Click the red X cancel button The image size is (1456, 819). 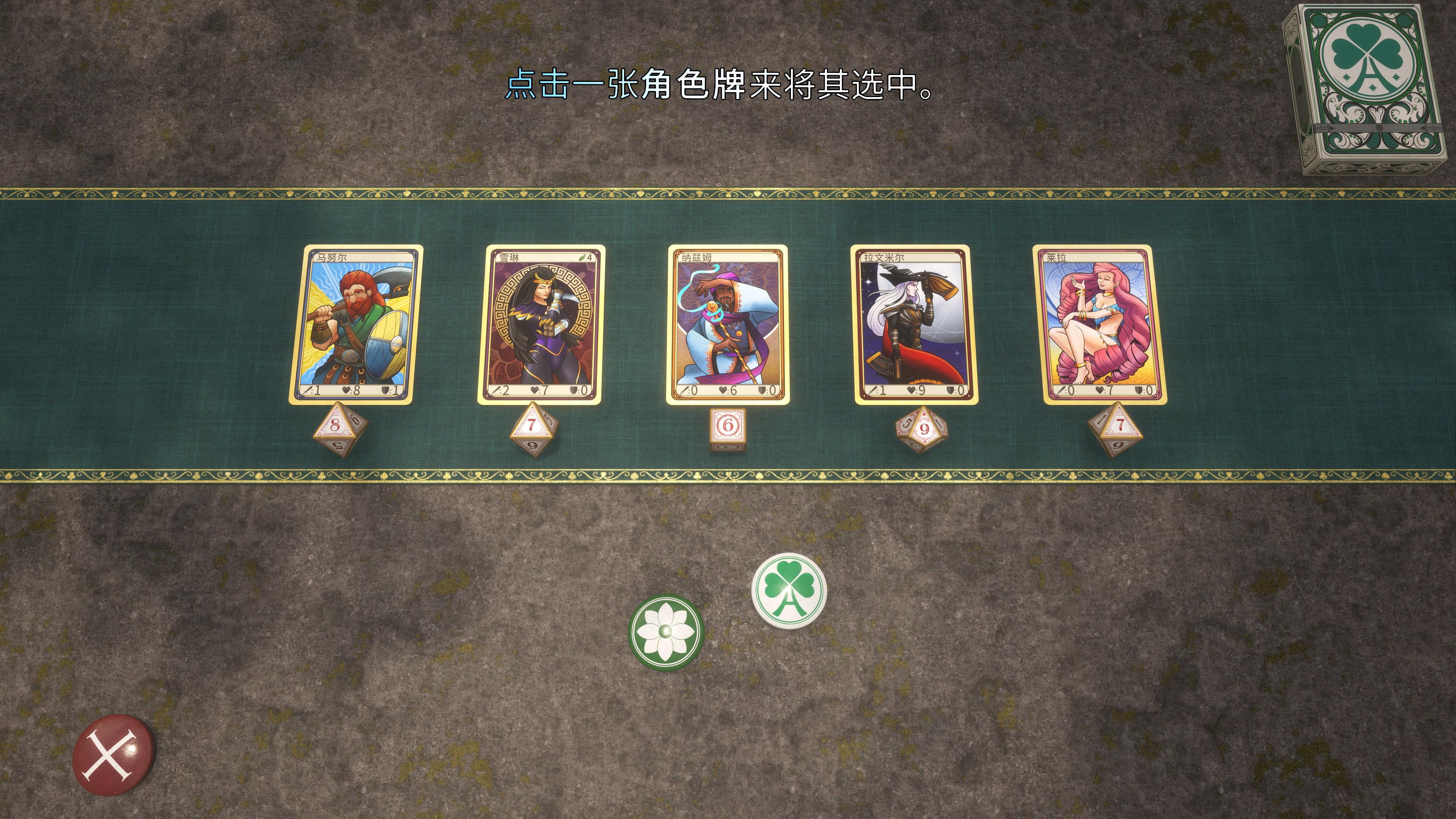pos(114,755)
